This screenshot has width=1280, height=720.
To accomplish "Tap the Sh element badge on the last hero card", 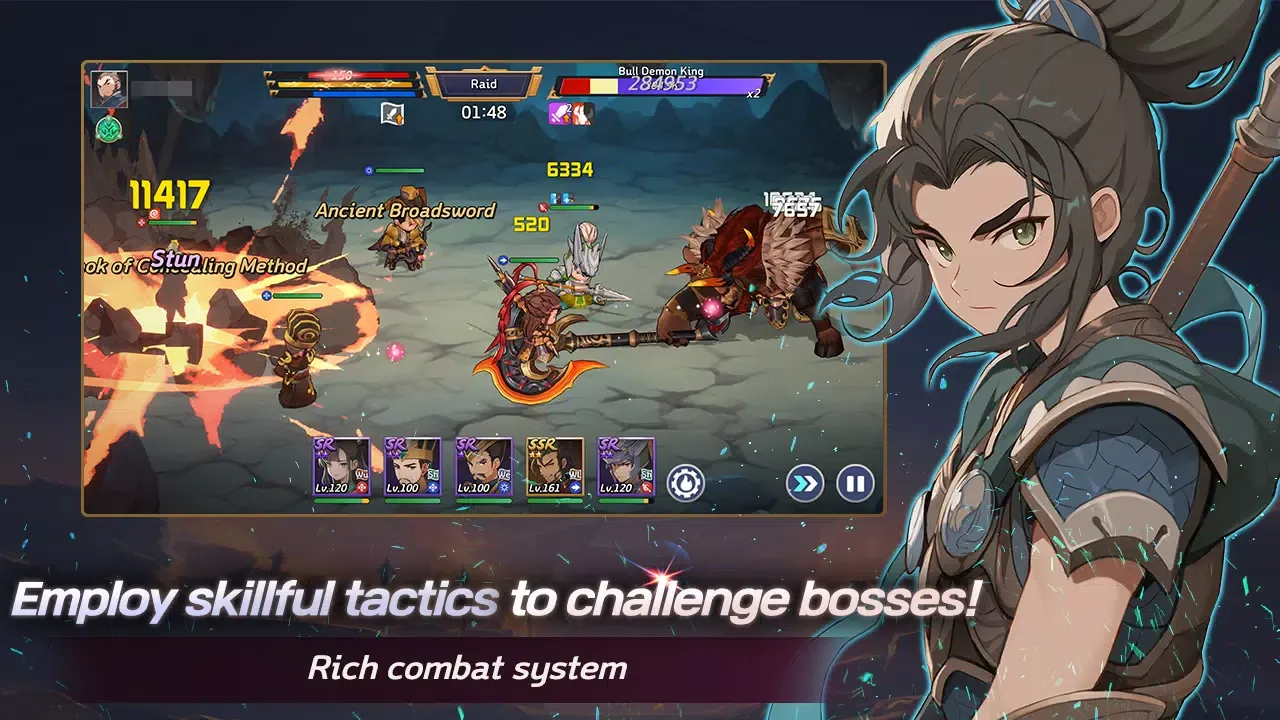I will pos(647,475).
